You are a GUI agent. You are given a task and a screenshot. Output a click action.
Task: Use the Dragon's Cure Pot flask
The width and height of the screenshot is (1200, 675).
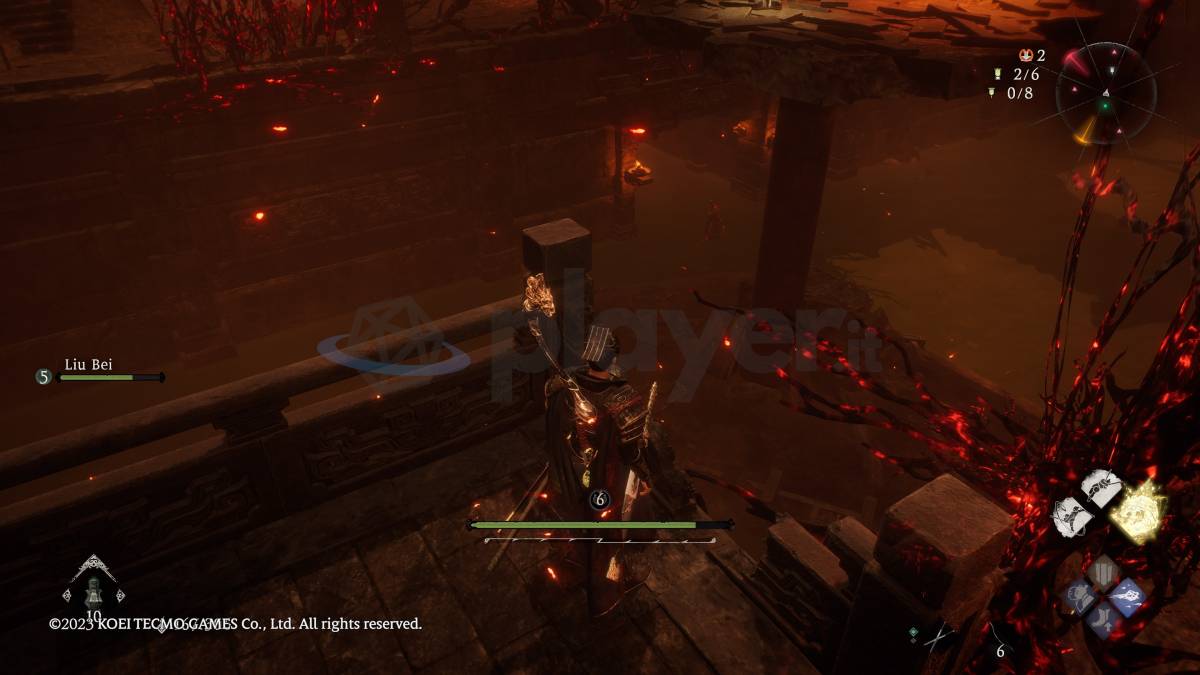coord(93,590)
